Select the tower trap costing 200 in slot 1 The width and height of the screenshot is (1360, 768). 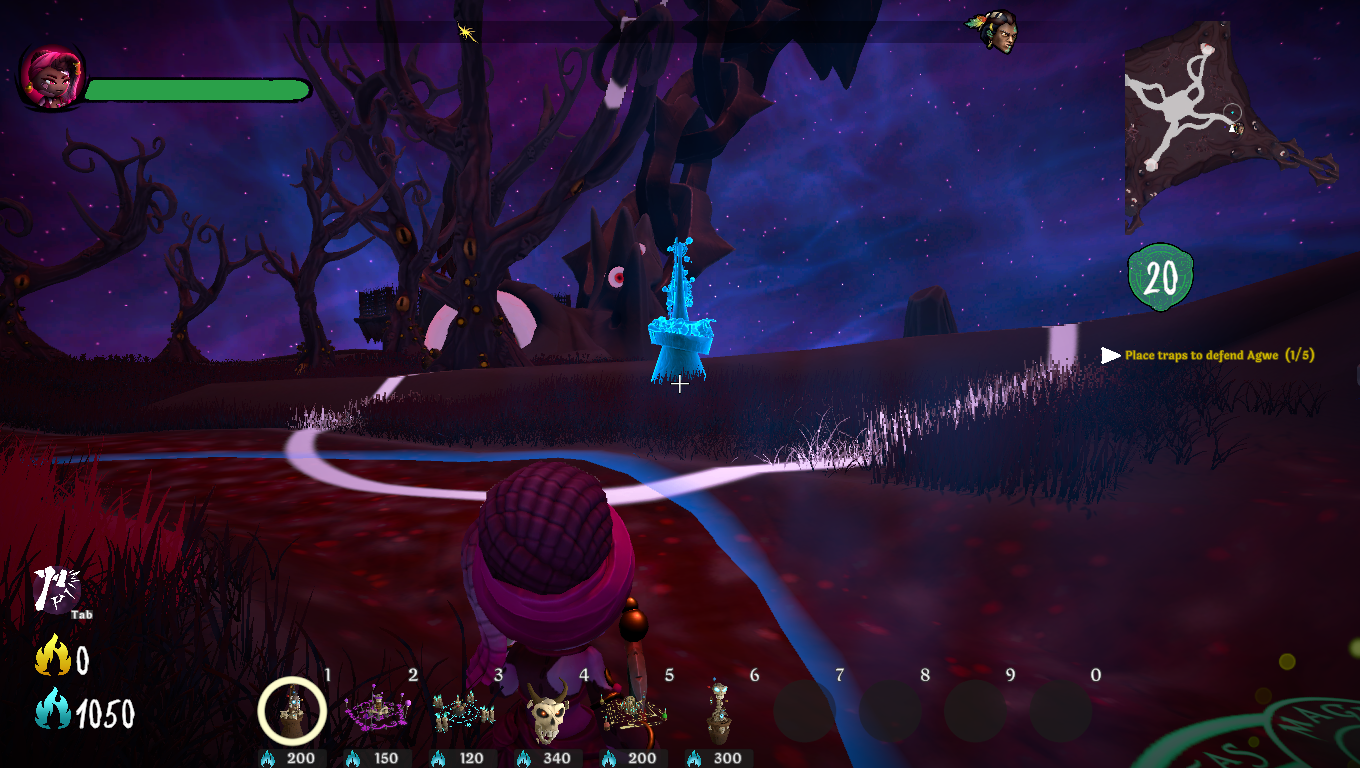[292, 710]
